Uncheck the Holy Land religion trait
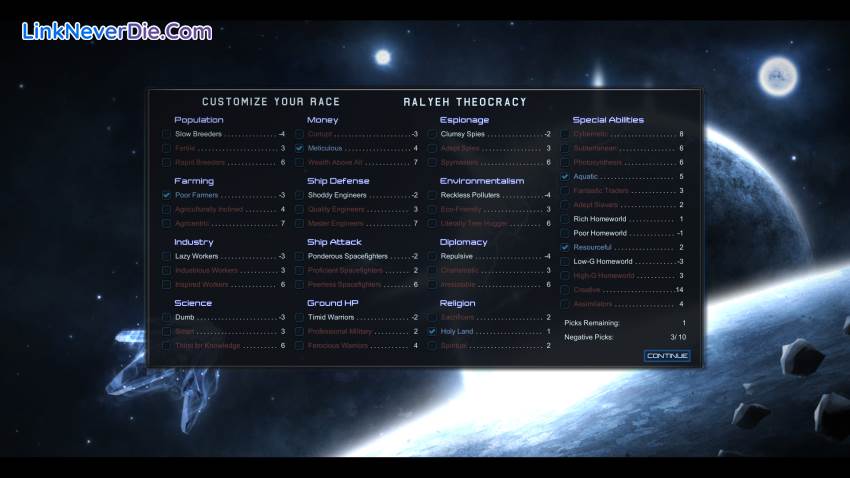The width and height of the screenshot is (850, 478). click(x=432, y=331)
